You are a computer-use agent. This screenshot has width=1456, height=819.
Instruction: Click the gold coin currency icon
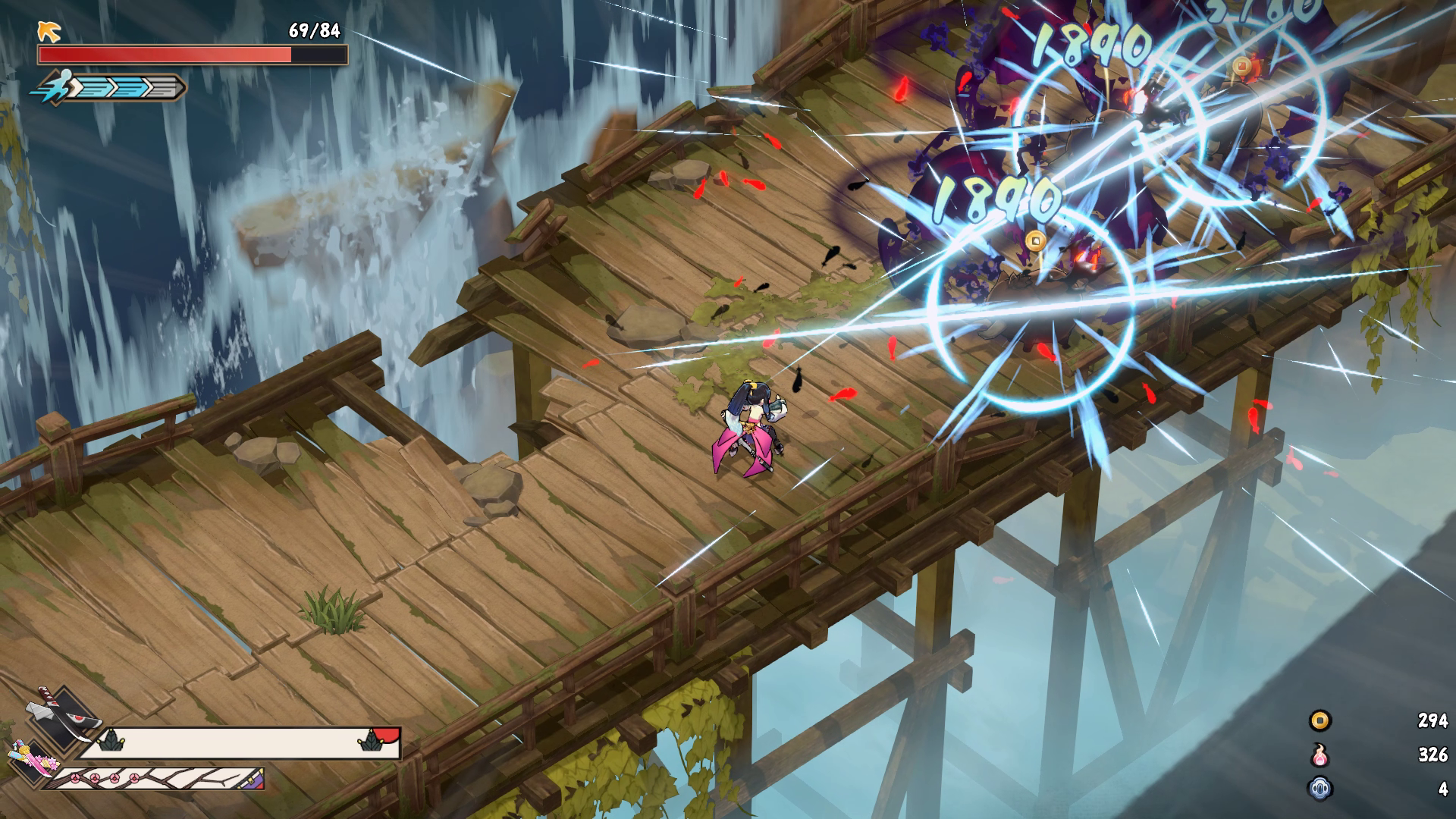coord(1320,720)
